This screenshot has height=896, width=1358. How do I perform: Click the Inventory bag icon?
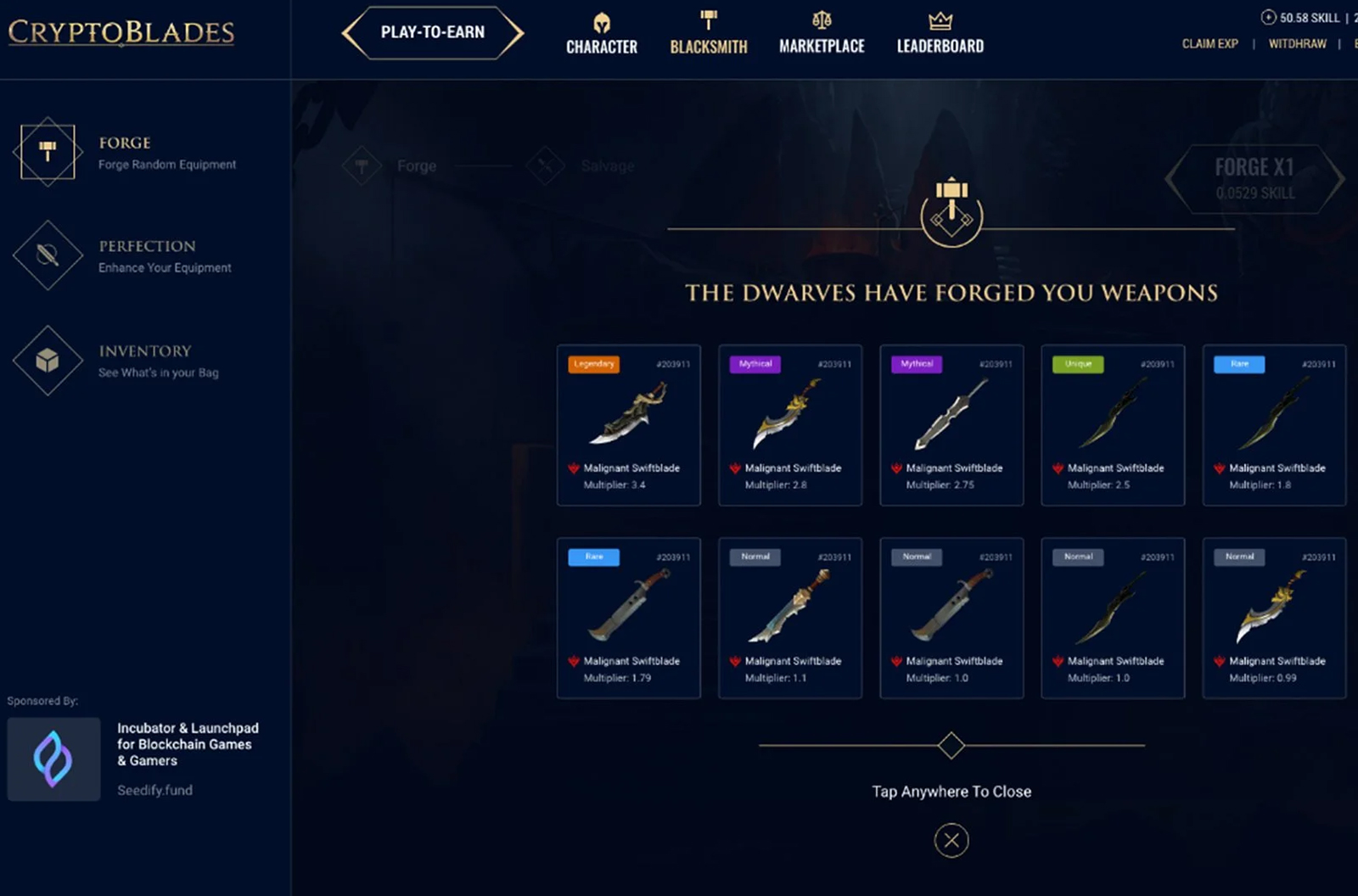point(47,361)
